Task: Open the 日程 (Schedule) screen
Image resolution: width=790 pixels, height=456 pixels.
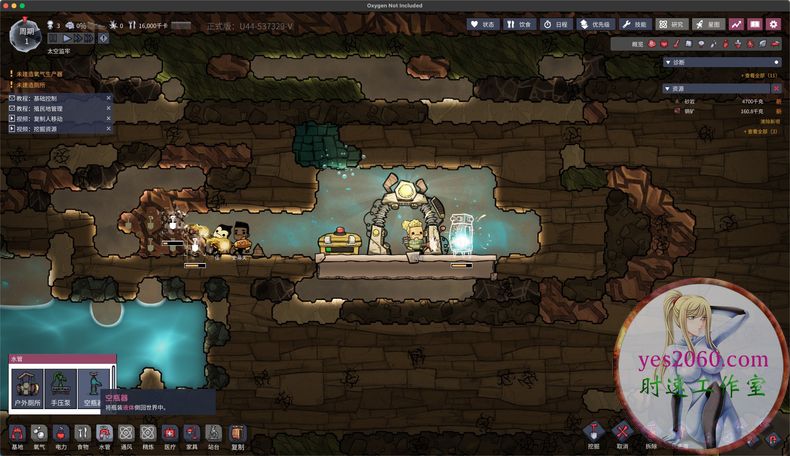Action: [558, 24]
